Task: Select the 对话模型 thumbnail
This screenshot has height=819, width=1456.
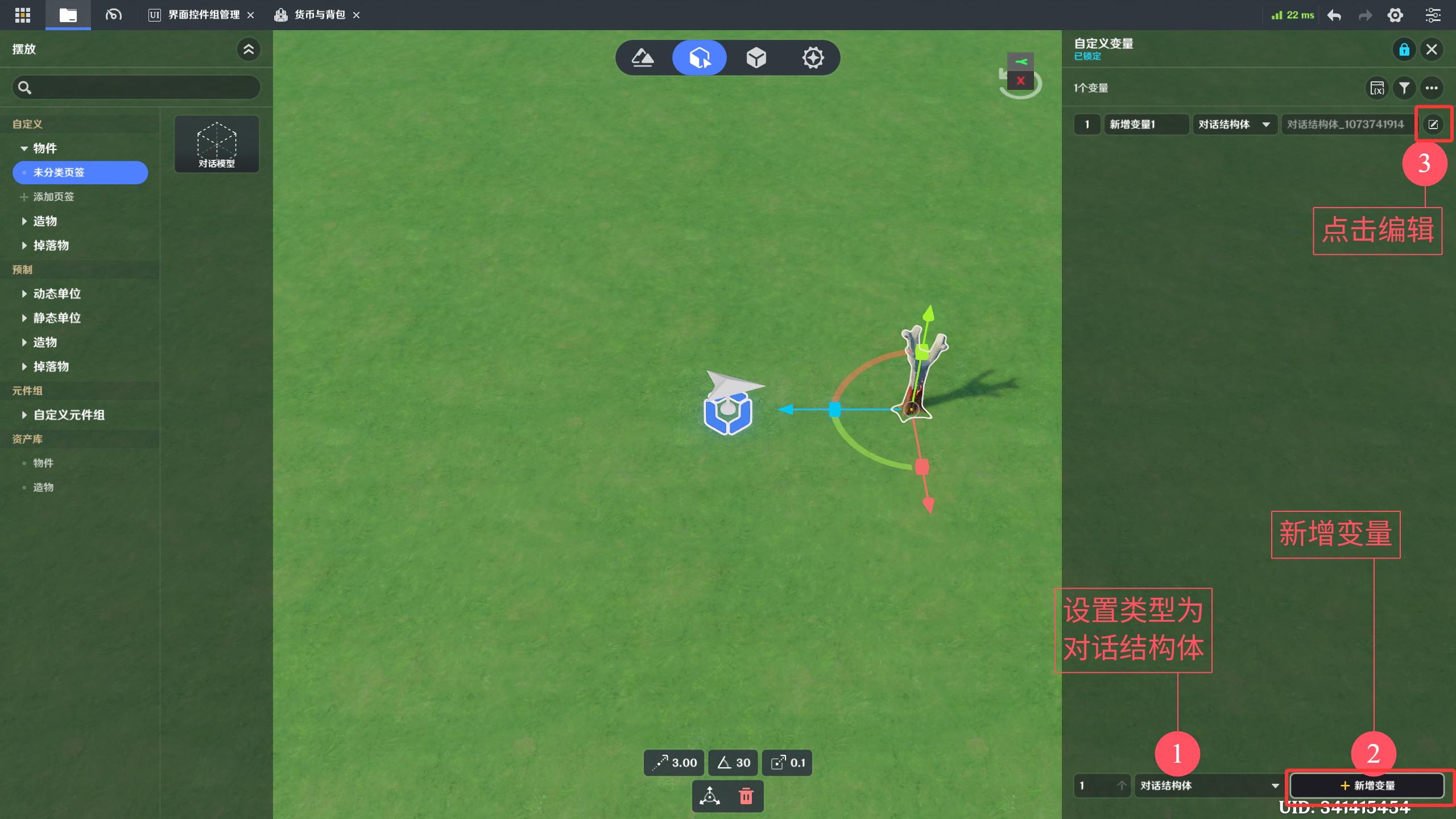Action: (x=217, y=144)
